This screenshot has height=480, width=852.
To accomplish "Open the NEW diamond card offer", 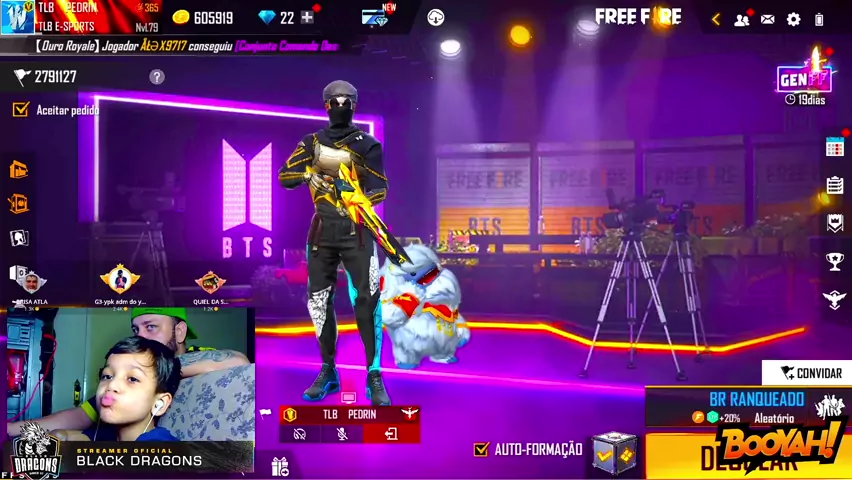I will [377, 17].
